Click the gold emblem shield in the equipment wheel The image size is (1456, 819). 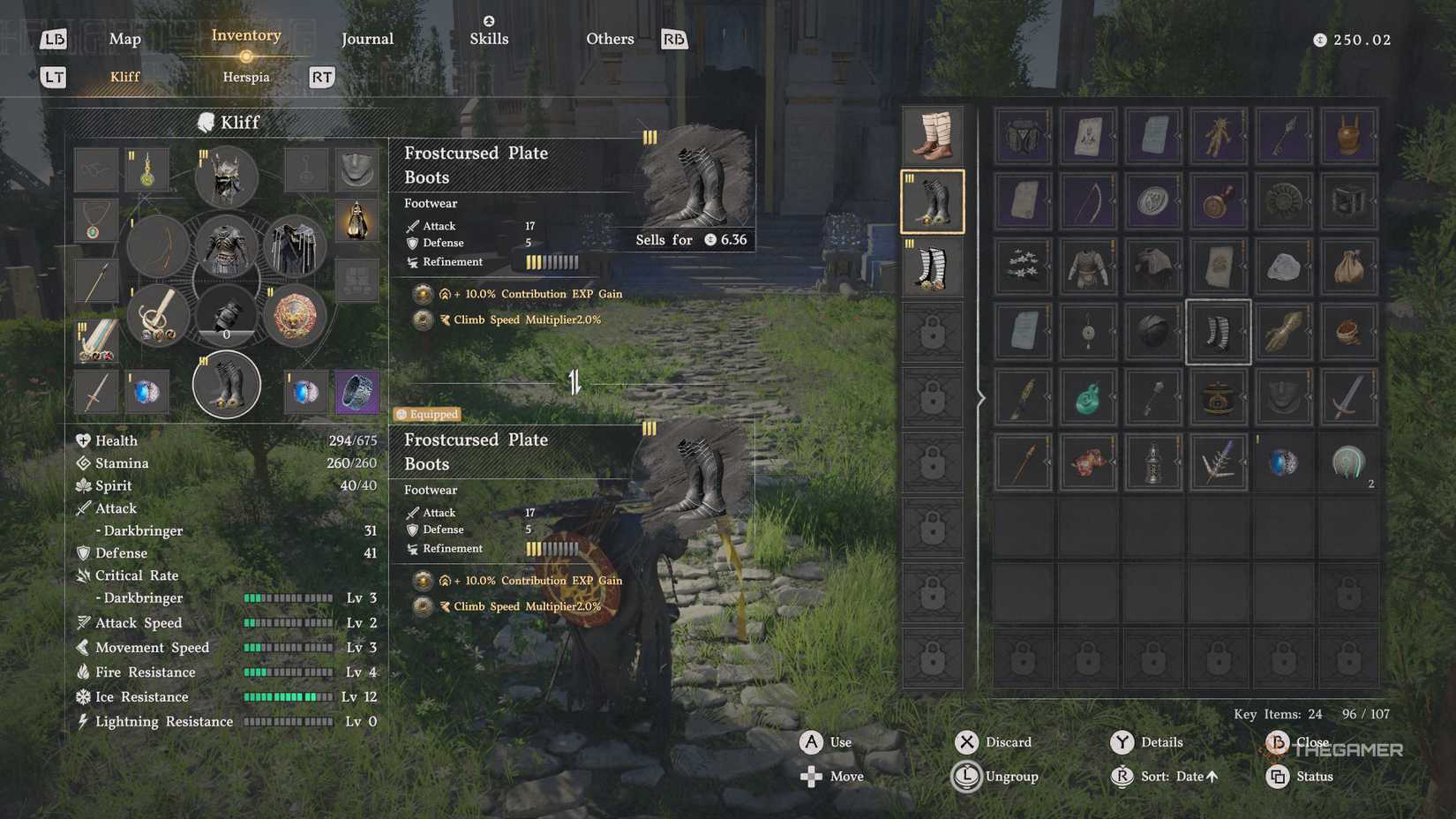pos(296,318)
